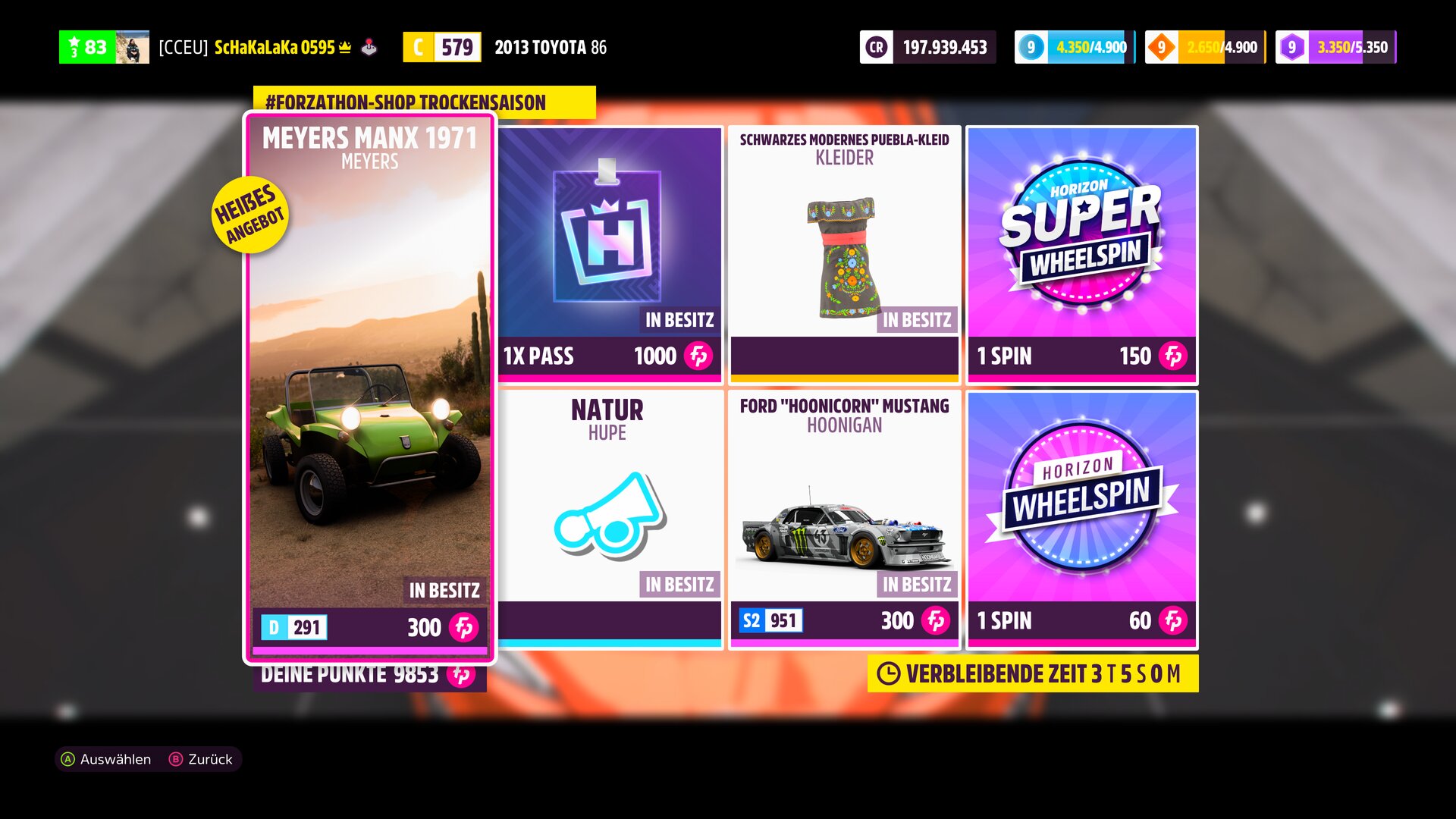Click the crown icon next to ScHaKaLaKa 0595
Image resolution: width=1456 pixels, height=819 pixels.
click(344, 45)
